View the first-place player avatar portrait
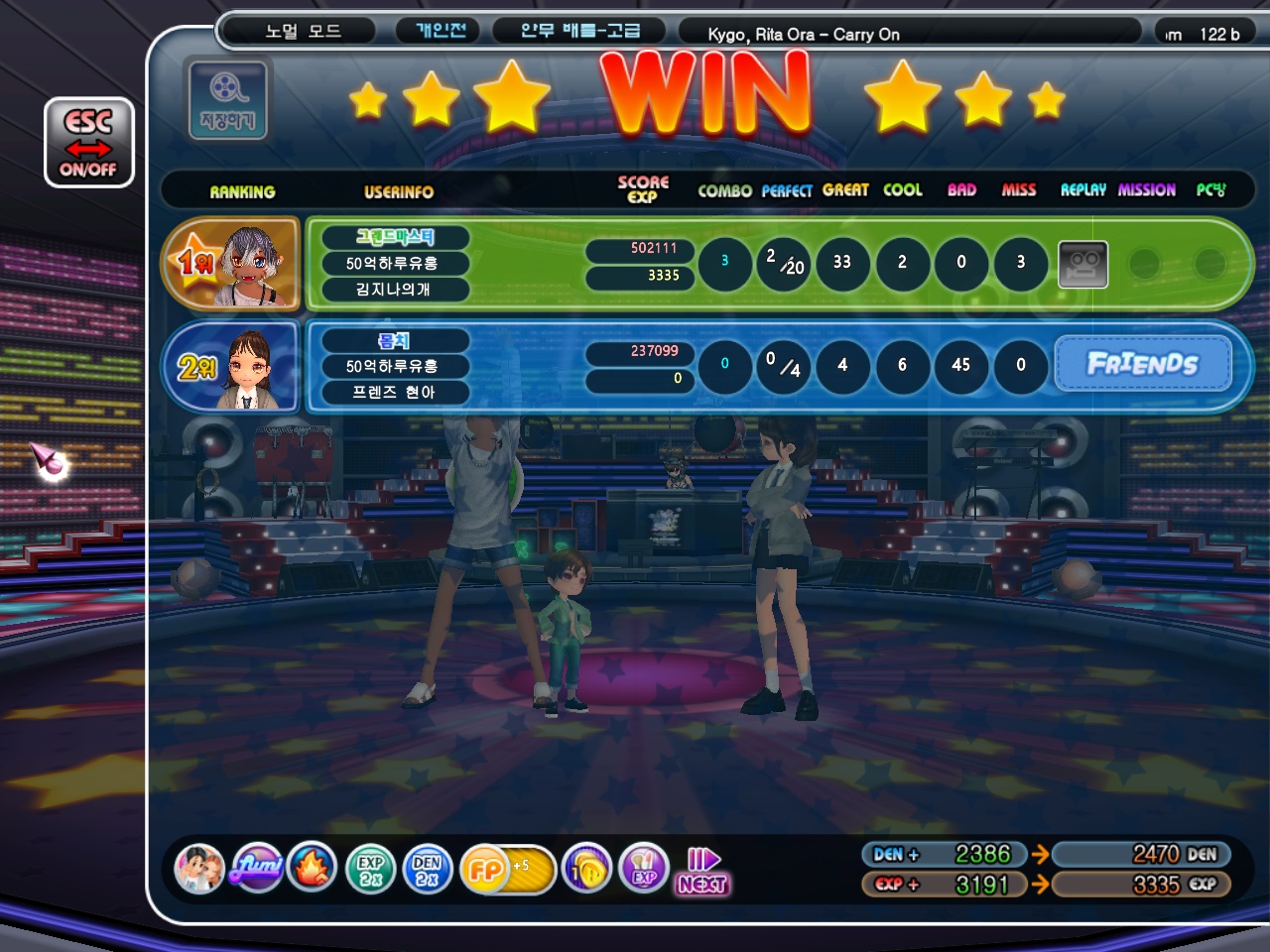The image size is (1270, 952). (256, 264)
